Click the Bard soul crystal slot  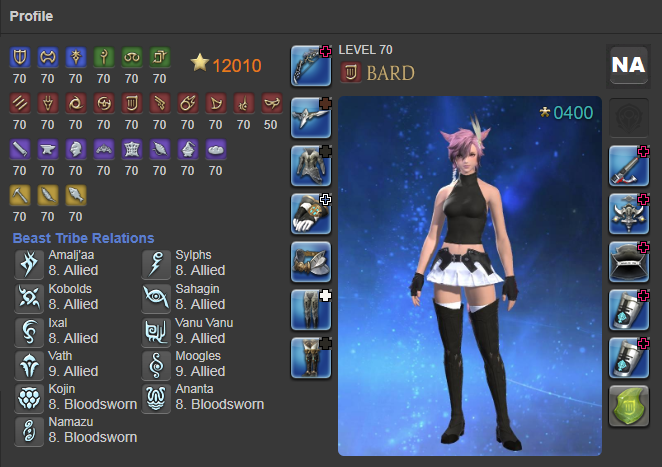628,407
